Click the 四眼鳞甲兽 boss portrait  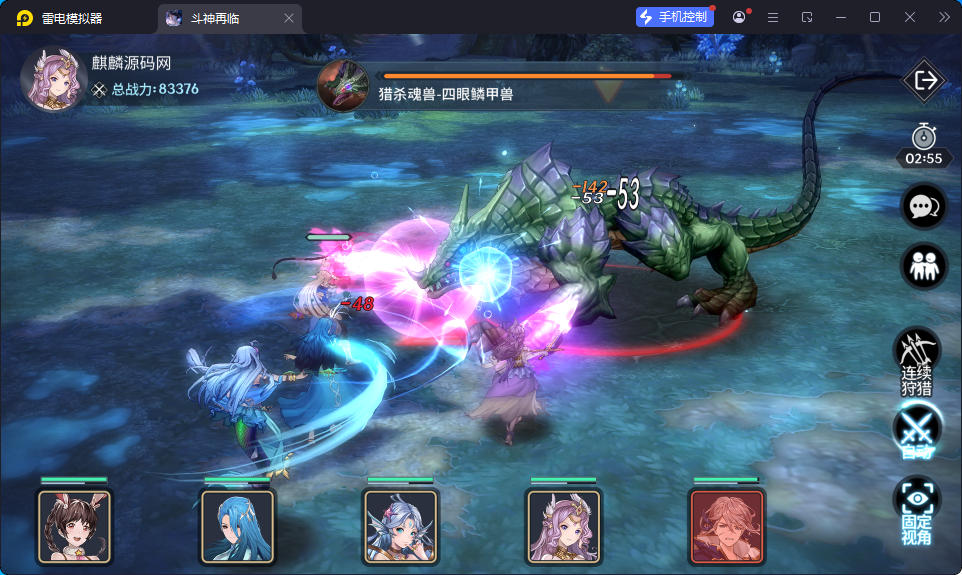point(342,85)
